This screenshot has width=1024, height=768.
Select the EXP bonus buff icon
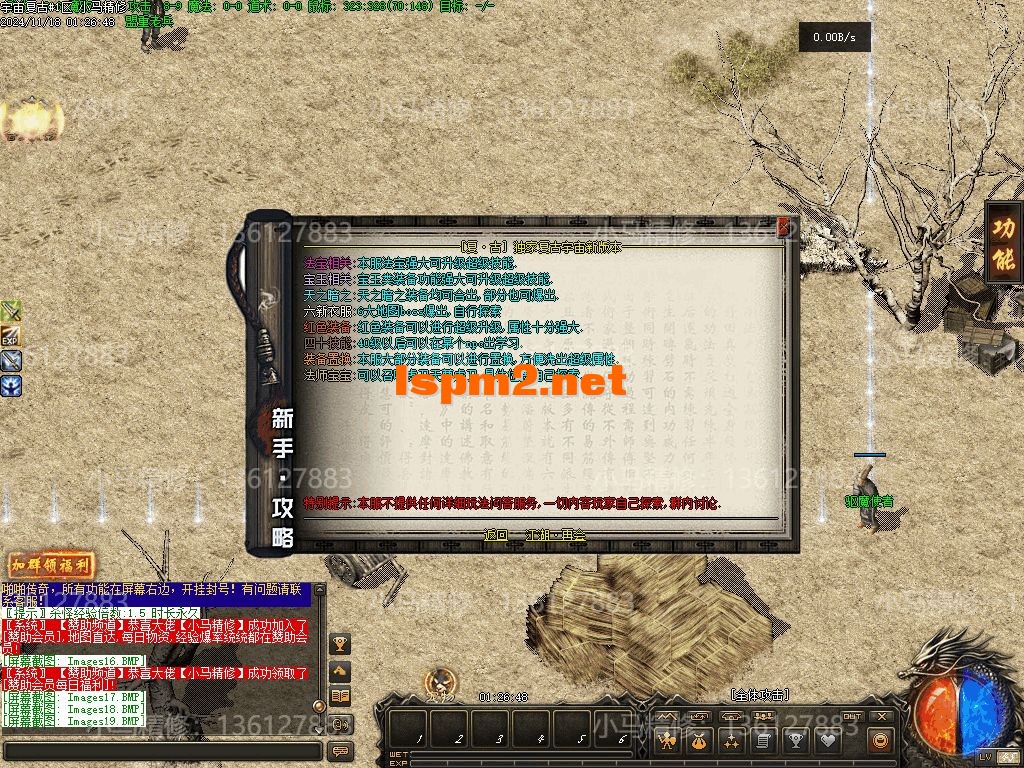pos(11,336)
